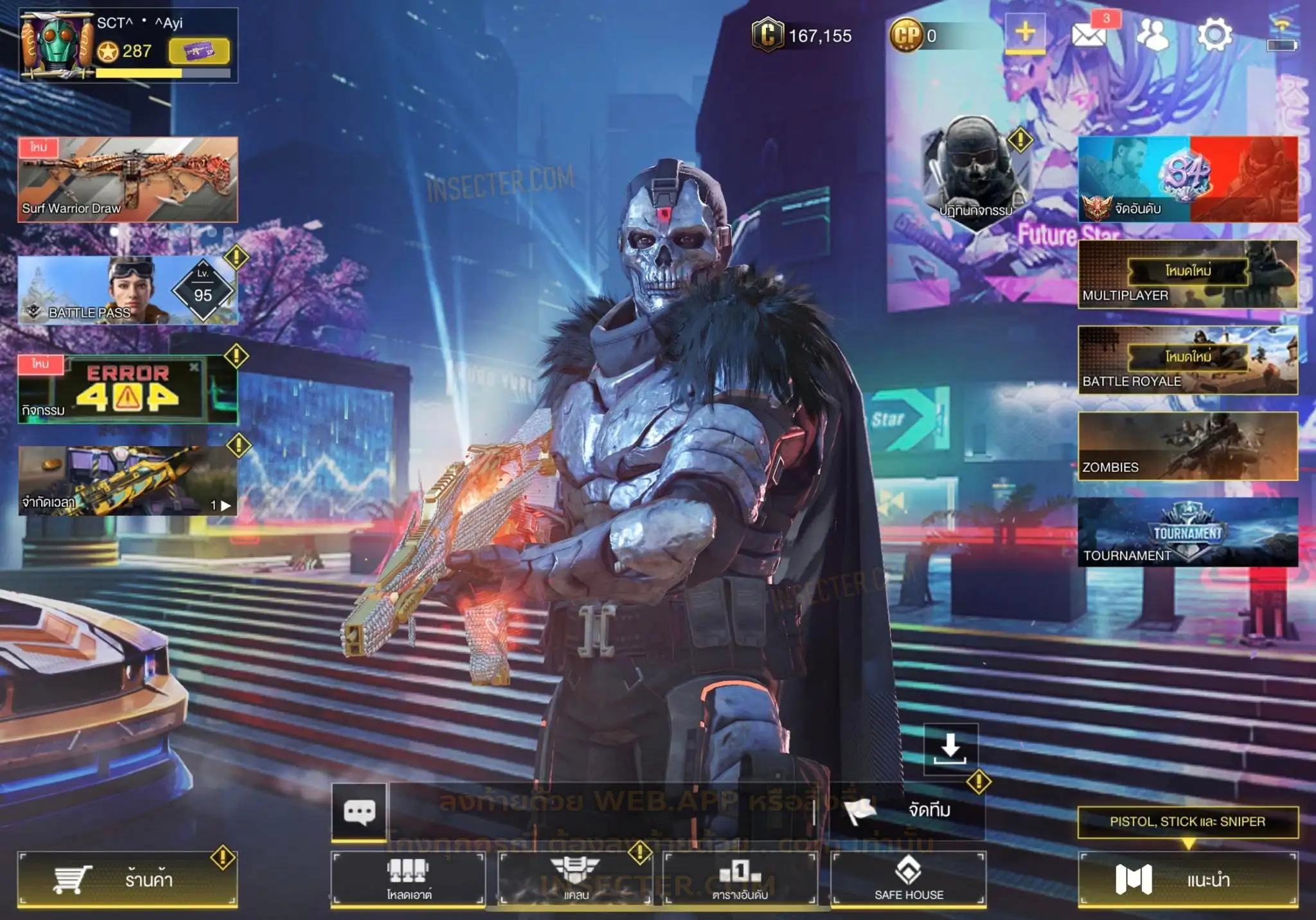This screenshot has width=1316, height=920.
Task: Open the mail inbox envelope
Action: [1089, 35]
